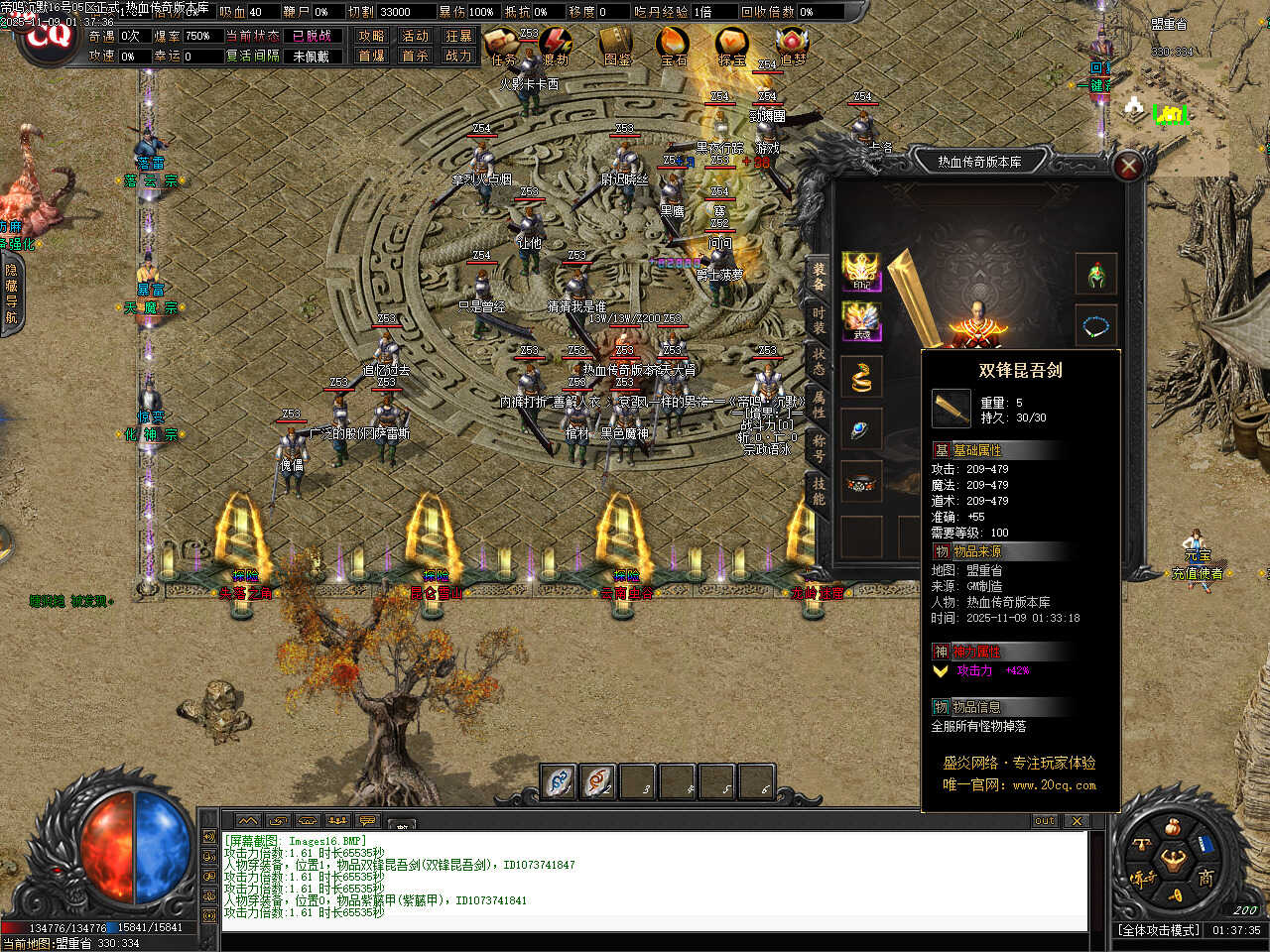Open the 技能 (skills) tab
The width and height of the screenshot is (1270, 952).
(x=819, y=490)
